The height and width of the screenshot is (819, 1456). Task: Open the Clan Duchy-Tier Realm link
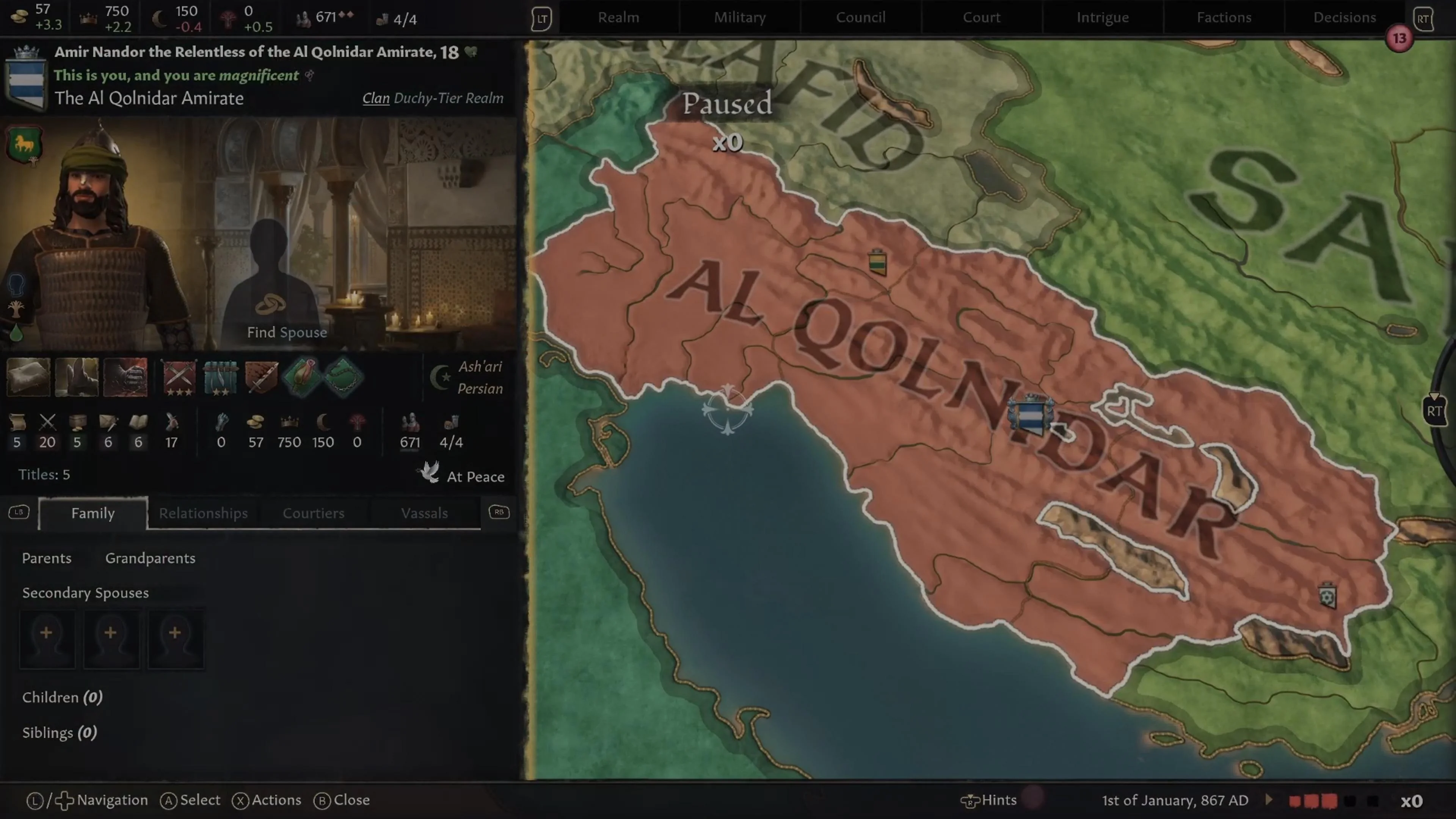[375, 98]
